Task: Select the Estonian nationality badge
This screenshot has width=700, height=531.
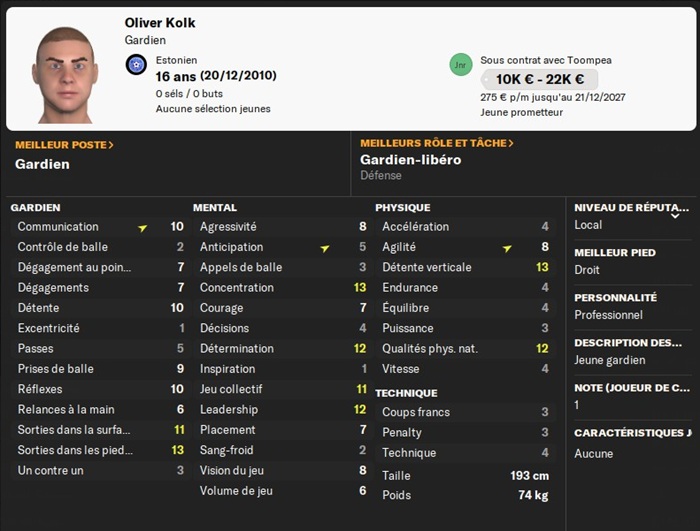Action: click(136, 65)
